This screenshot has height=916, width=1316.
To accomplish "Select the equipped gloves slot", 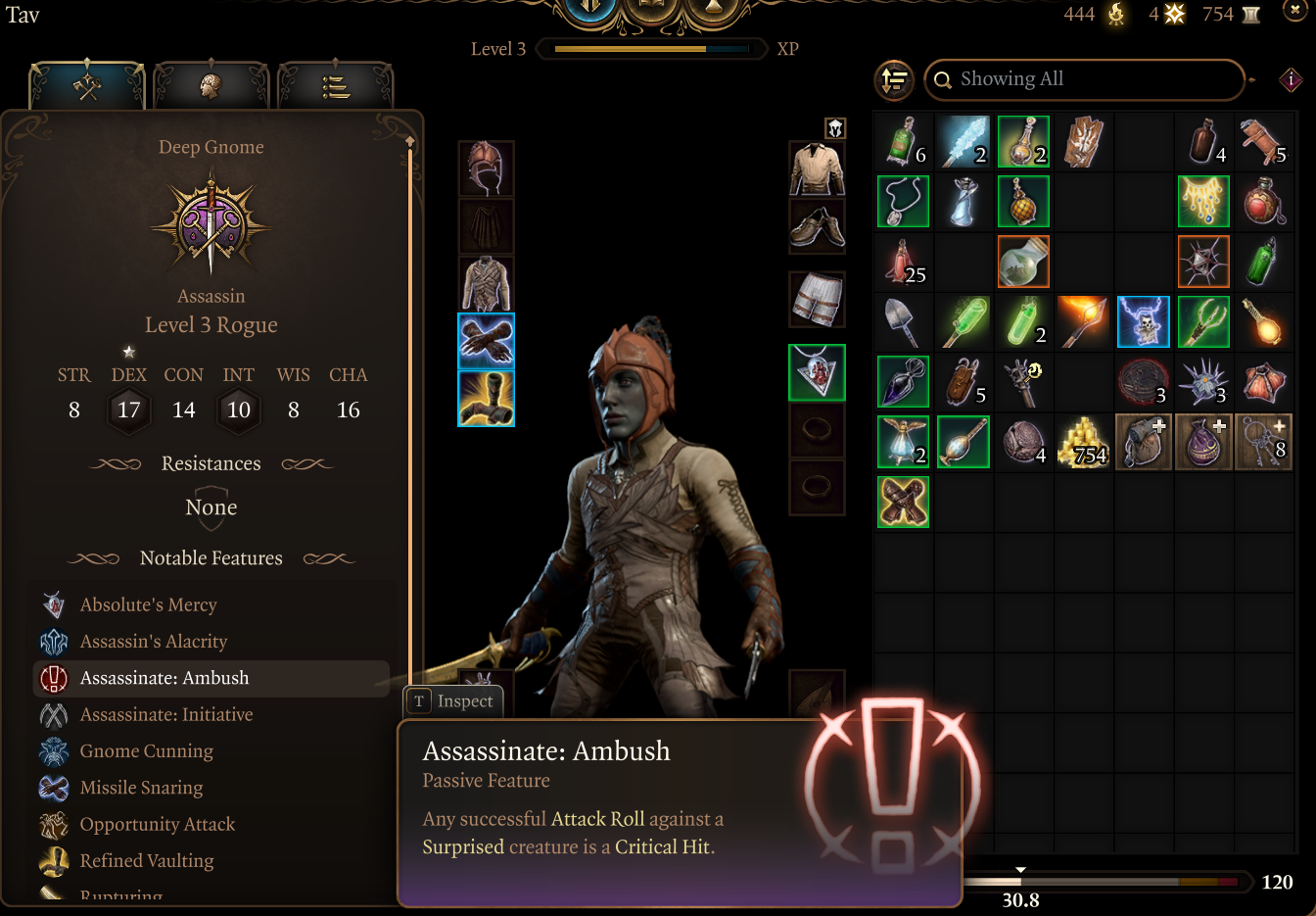I will click(x=486, y=341).
